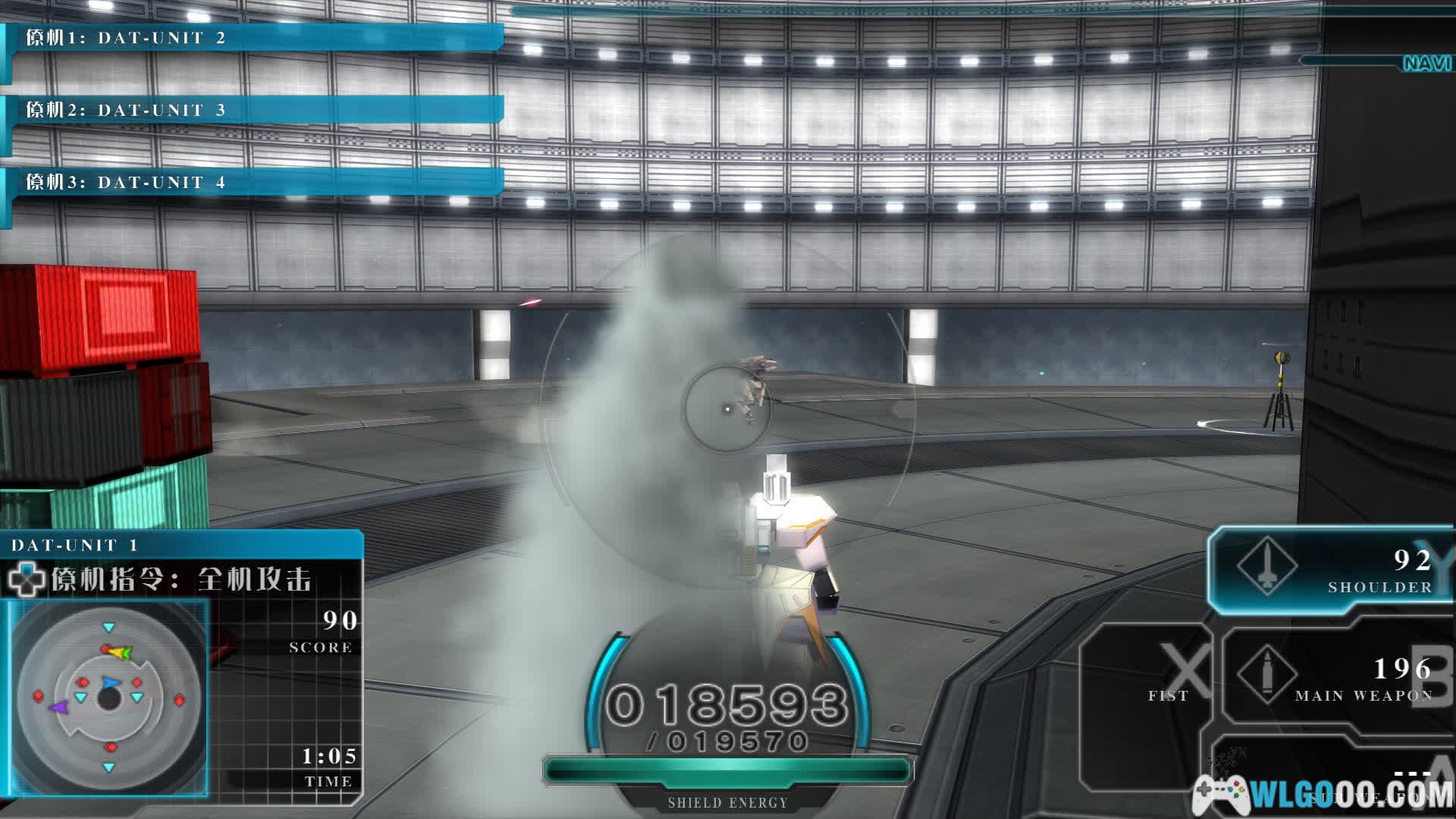1456x819 pixels.
Task: Click the circular radar minimap
Action: (108, 698)
